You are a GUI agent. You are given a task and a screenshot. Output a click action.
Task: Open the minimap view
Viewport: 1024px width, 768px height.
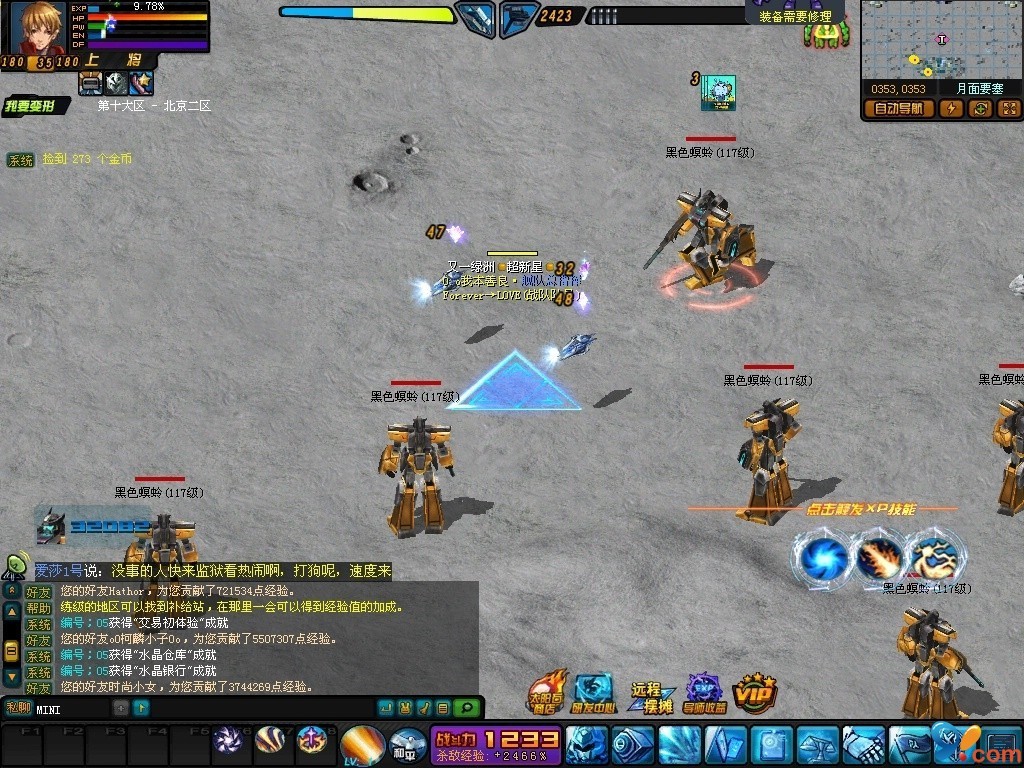click(941, 40)
